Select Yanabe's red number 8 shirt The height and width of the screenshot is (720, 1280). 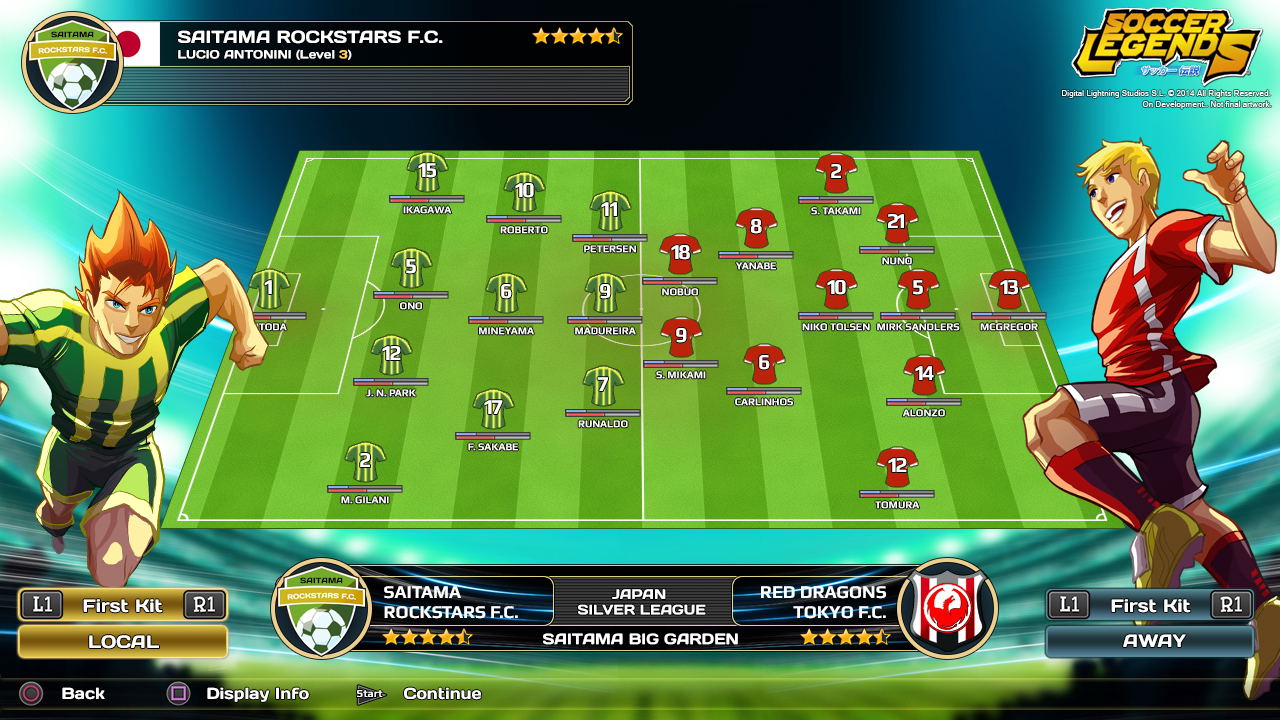pyautogui.click(x=756, y=228)
